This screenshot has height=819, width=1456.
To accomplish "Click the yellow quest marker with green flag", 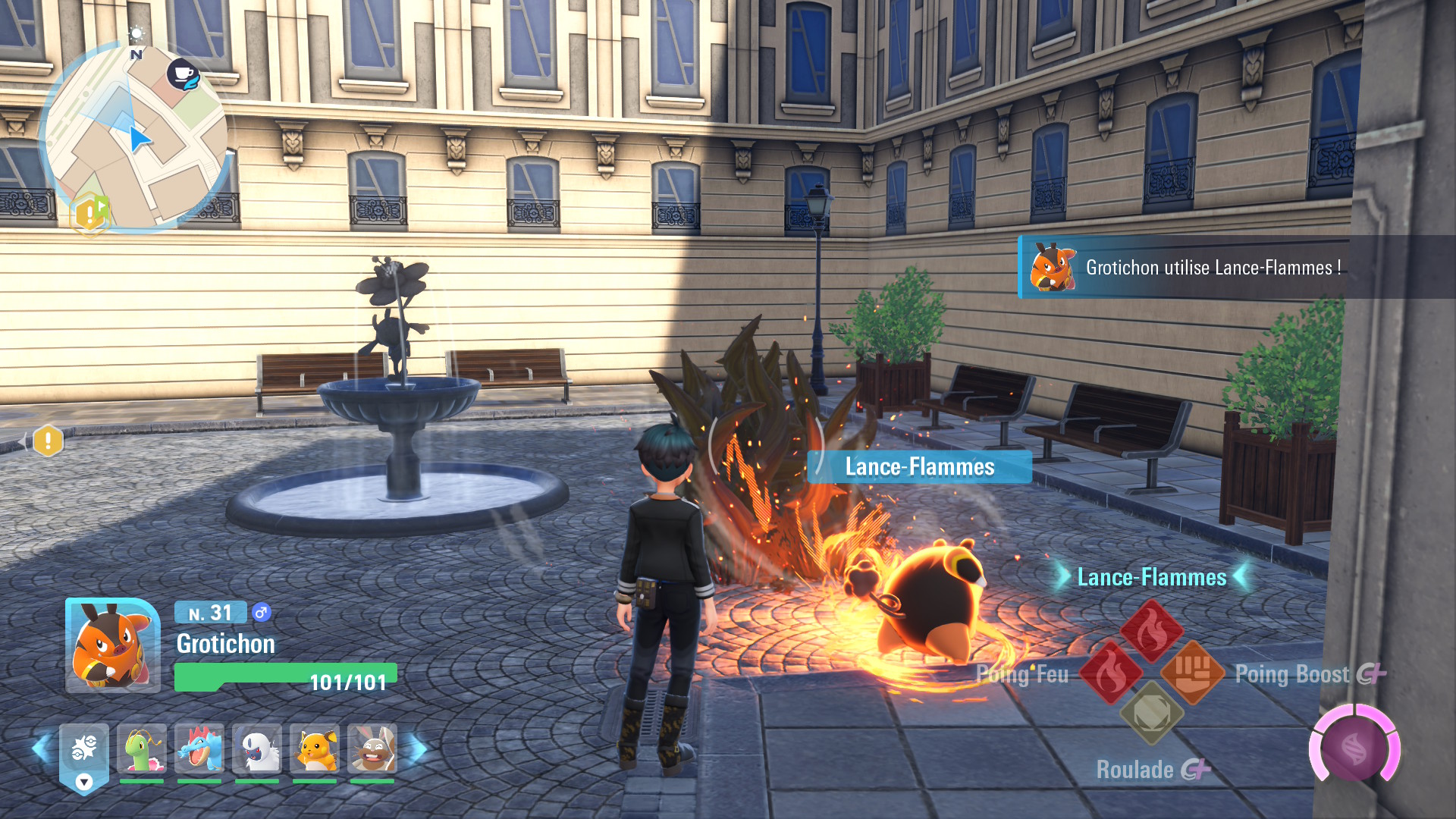I will tap(90, 213).
